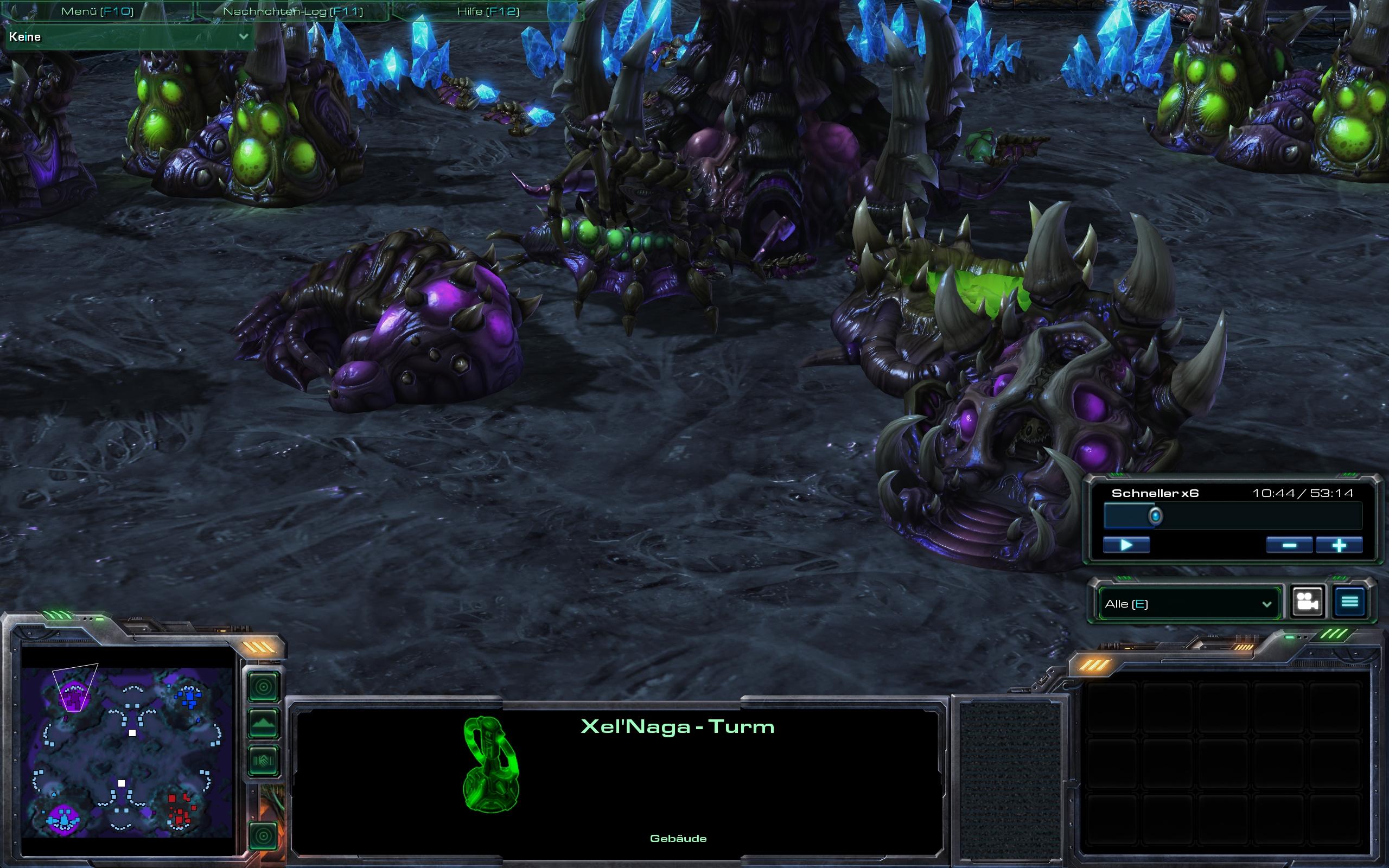Click on the minimap
Viewport: 1389px width, 868px height.
(128, 751)
